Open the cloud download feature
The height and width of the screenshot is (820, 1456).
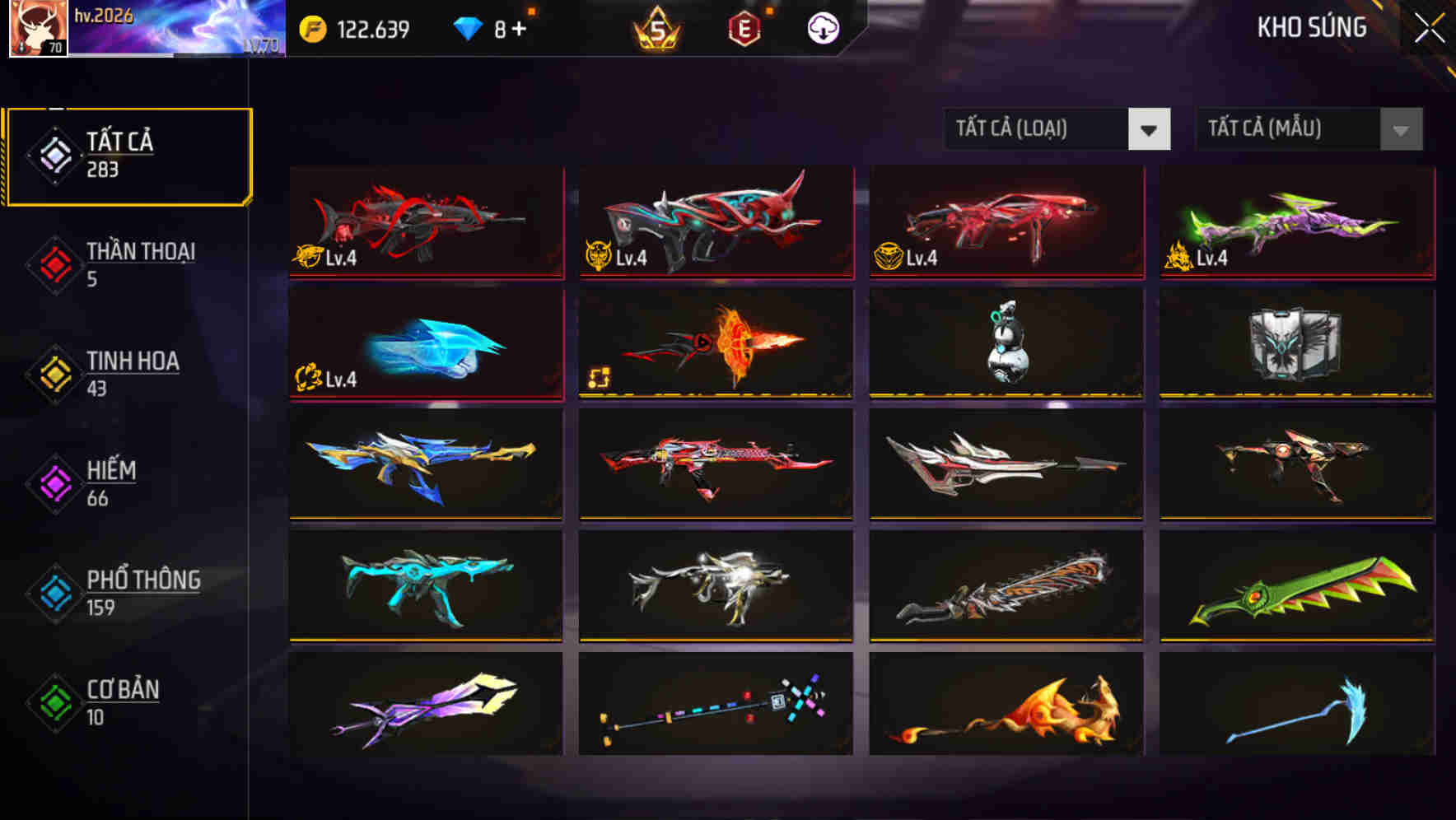tap(821, 27)
